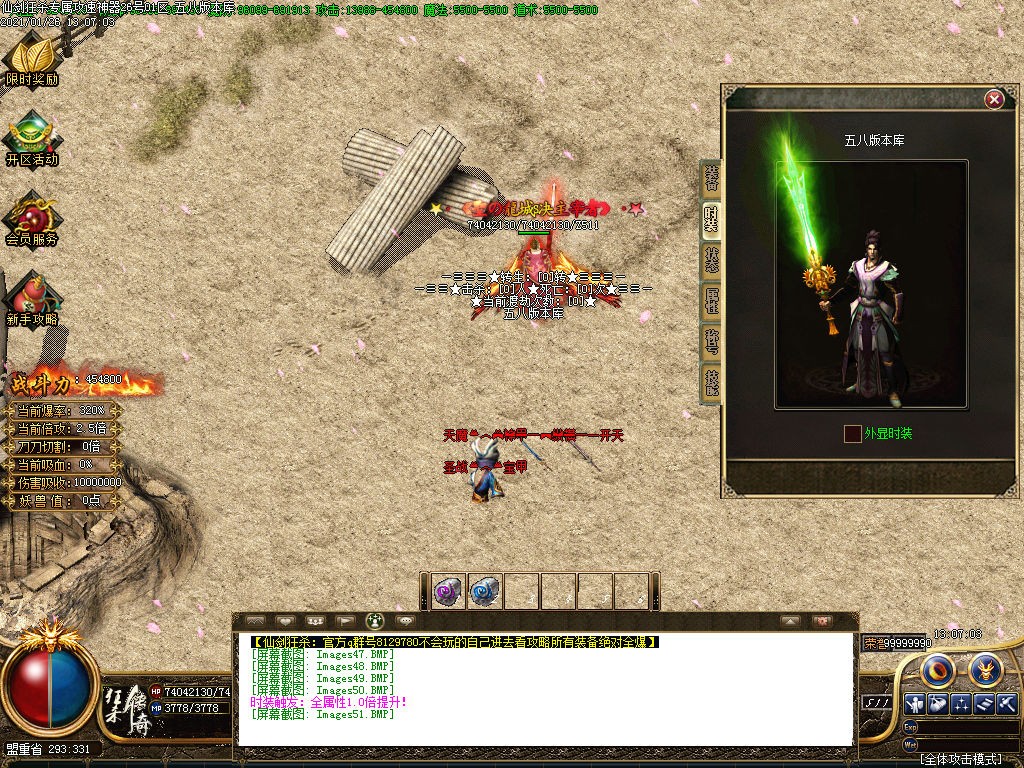
Task: Show the 属性 attributes tab
Action: pyautogui.click(x=711, y=300)
